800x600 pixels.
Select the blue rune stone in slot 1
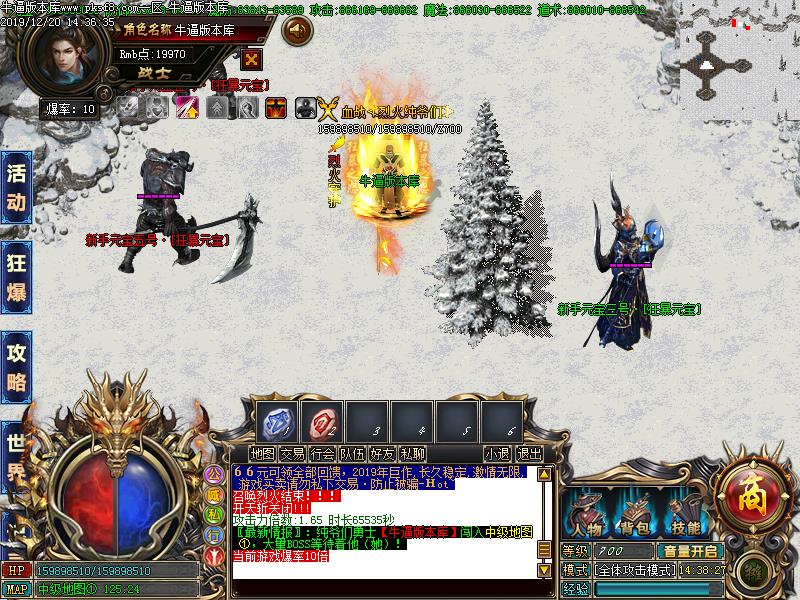pos(276,420)
